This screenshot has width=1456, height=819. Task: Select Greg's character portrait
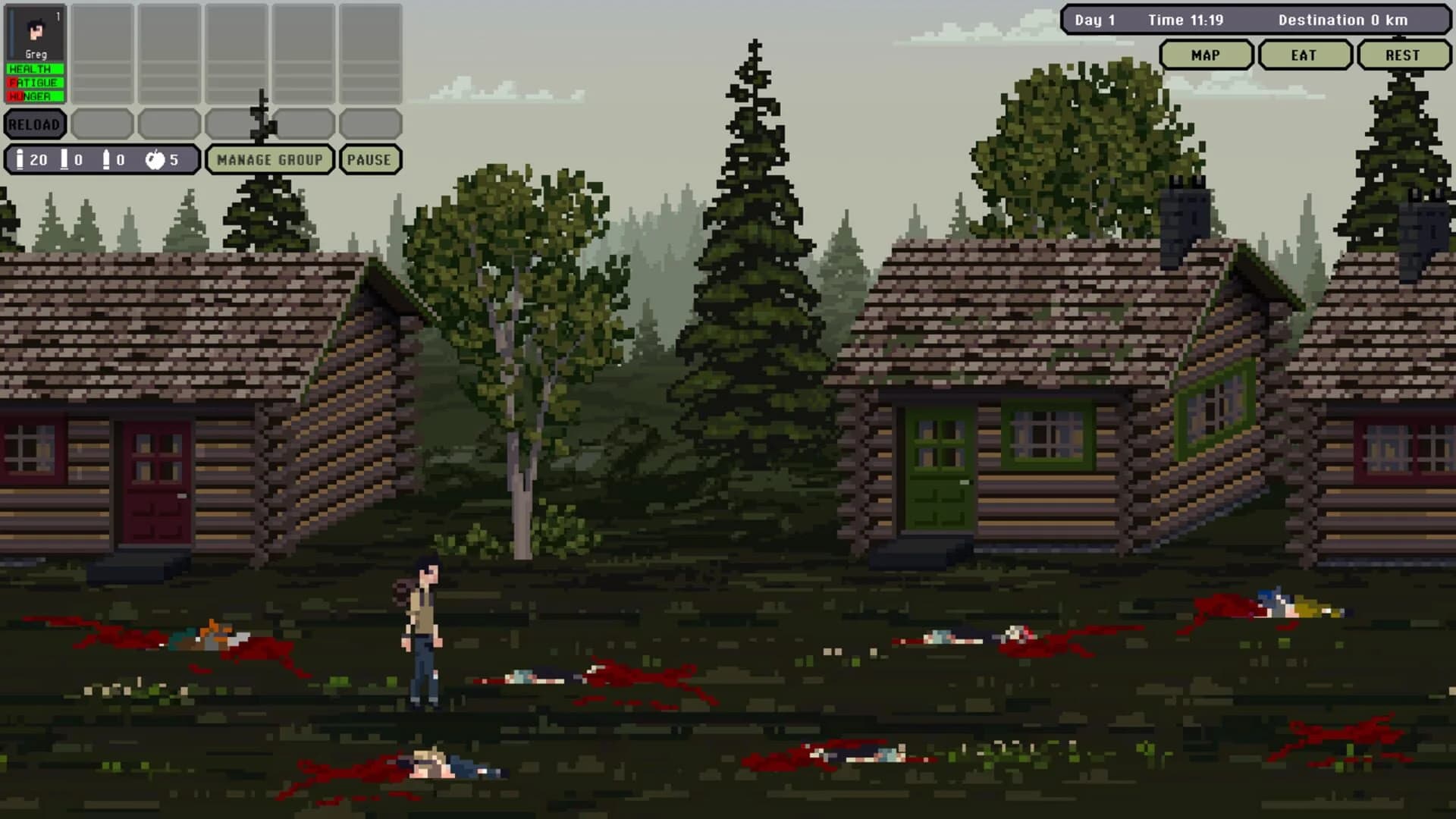35,30
